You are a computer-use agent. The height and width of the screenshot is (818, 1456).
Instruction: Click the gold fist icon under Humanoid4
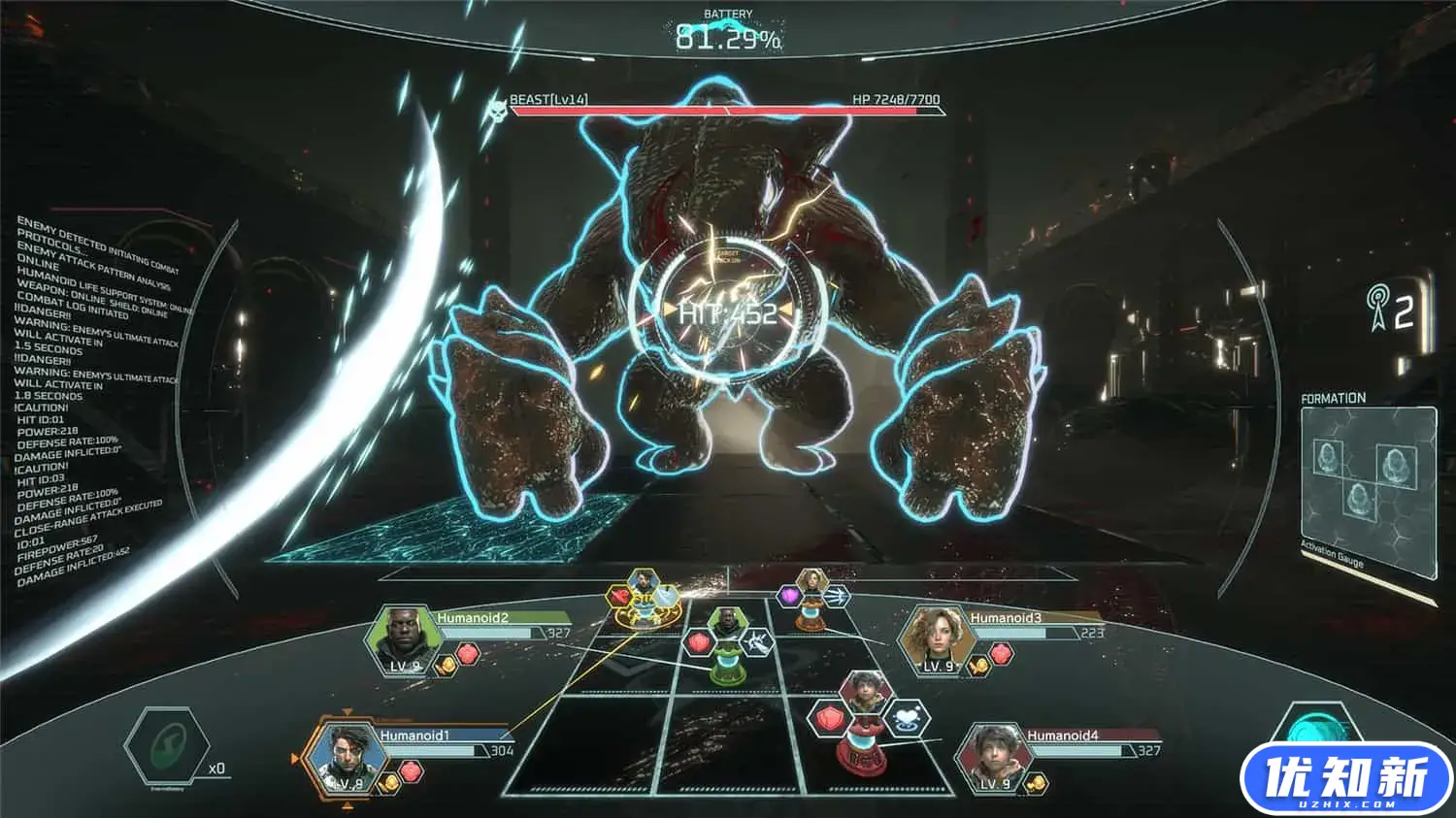click(x=1036, y=782)
